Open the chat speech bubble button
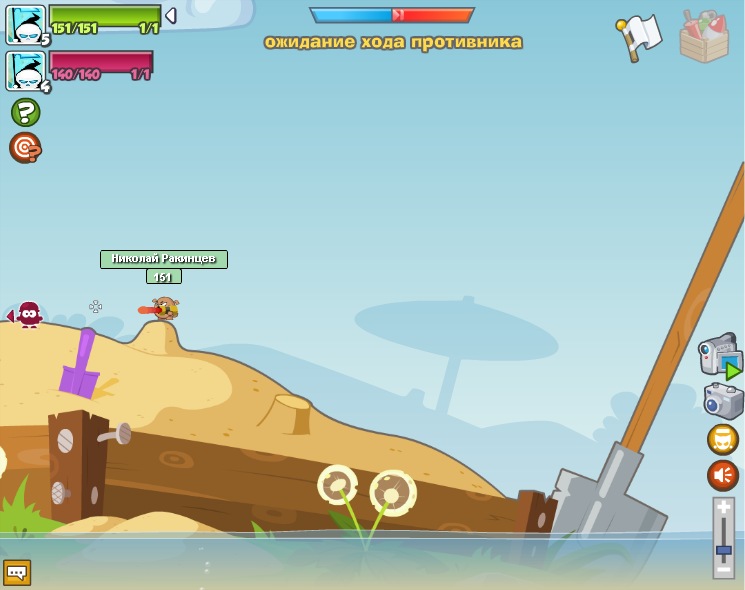The width and height of the screenshot is (745, 590). coord(17,573)
